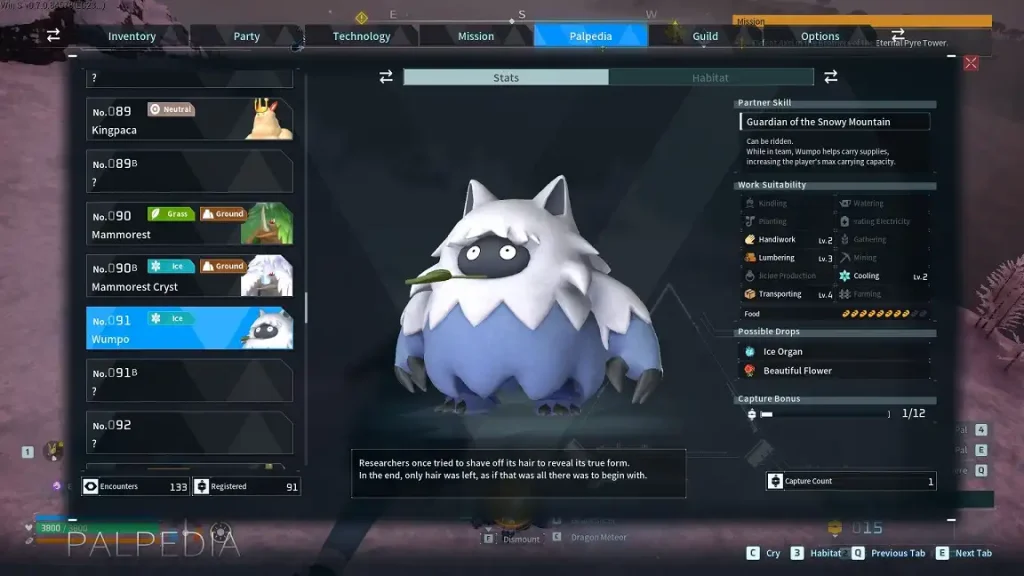Click the Ice Organ drop
1024x576 pixels.
coord(782,352)
